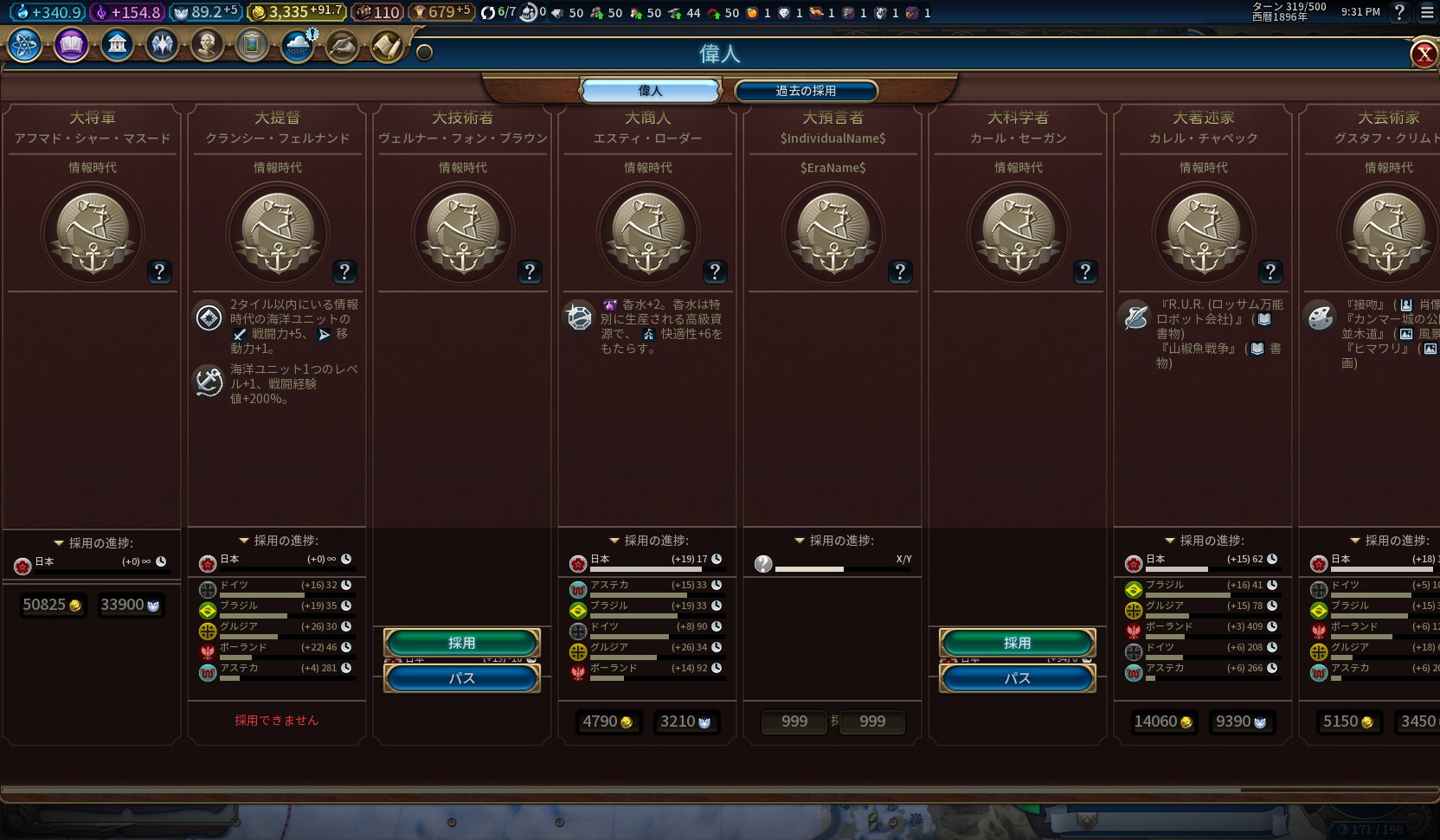Select the 偉人 tab

coord(650,91)
